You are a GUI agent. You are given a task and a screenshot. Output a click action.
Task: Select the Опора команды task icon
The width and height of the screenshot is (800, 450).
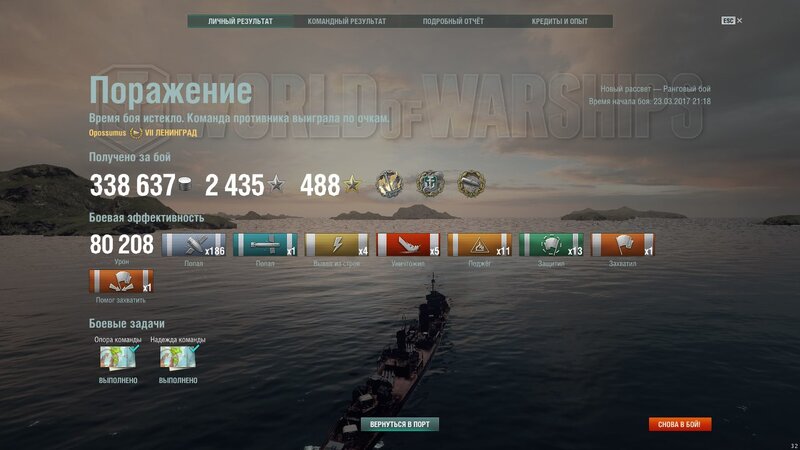coord(117,358)
